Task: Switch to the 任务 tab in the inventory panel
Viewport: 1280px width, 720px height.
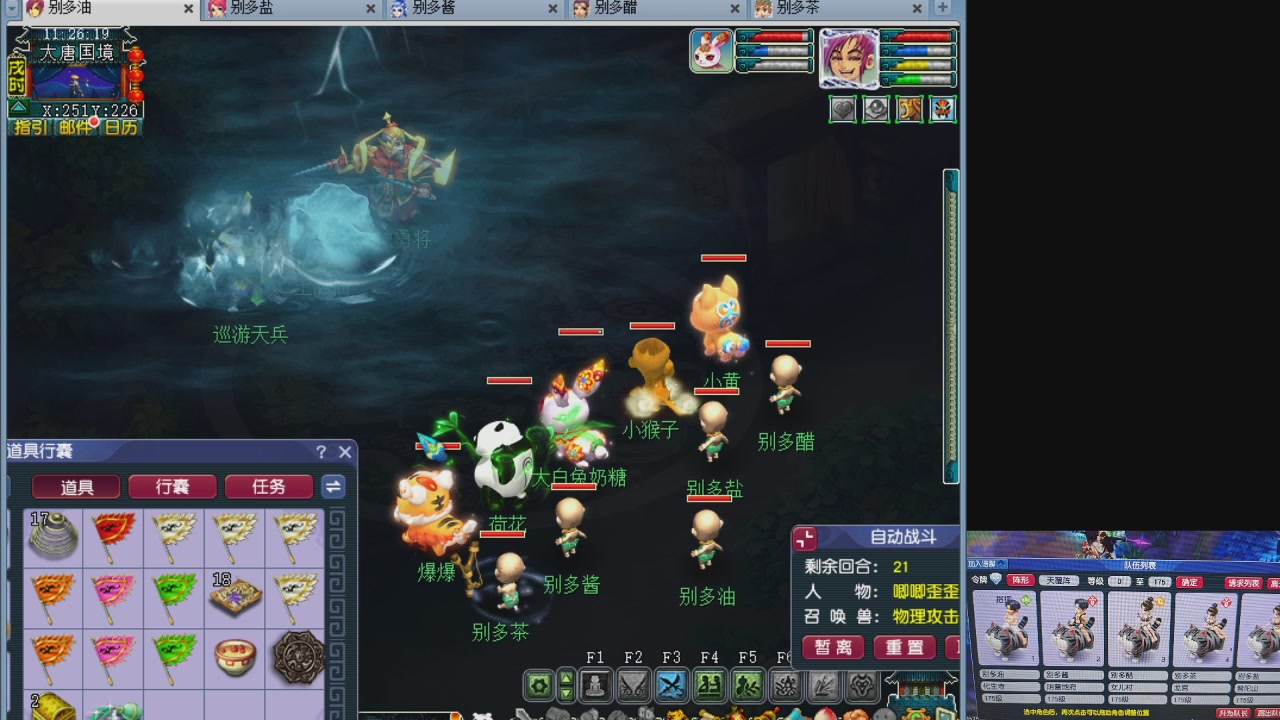Action: [267, 487]
